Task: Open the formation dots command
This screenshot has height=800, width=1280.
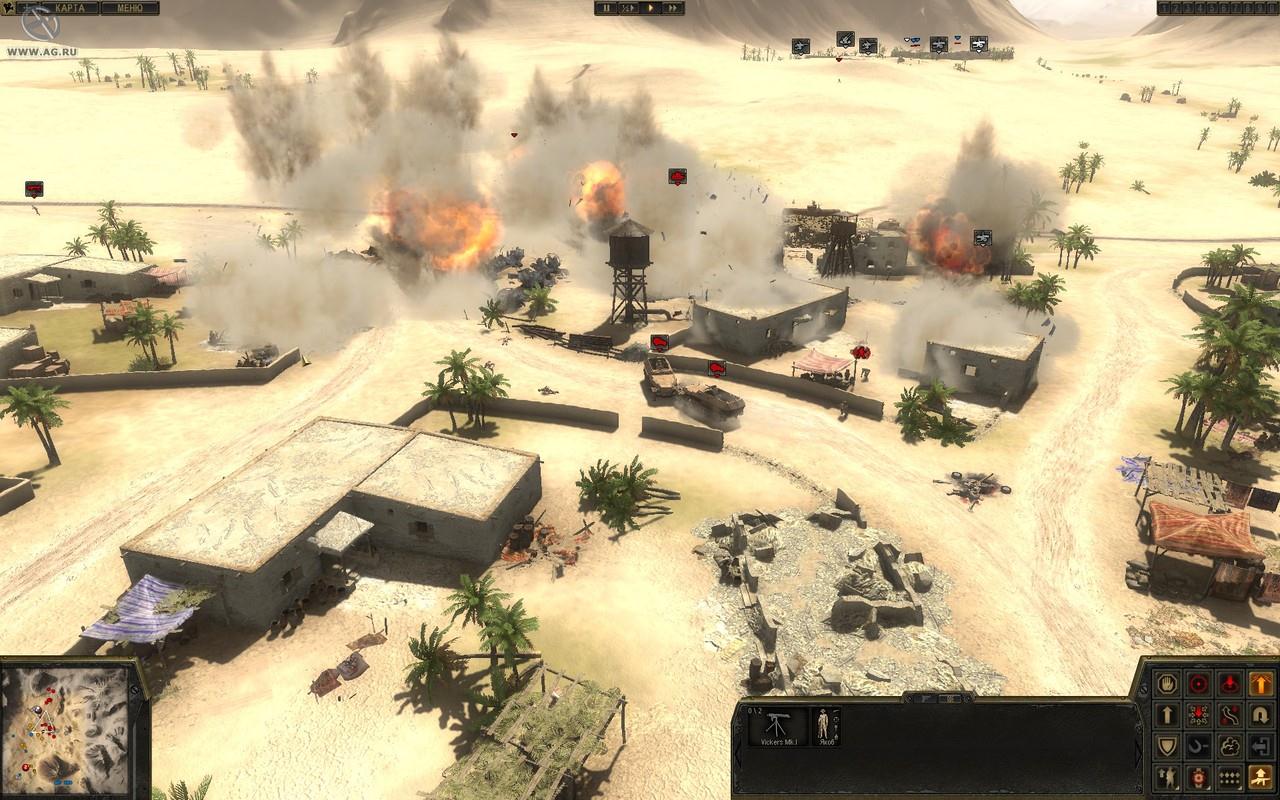Action: [x=1229, y=777]
